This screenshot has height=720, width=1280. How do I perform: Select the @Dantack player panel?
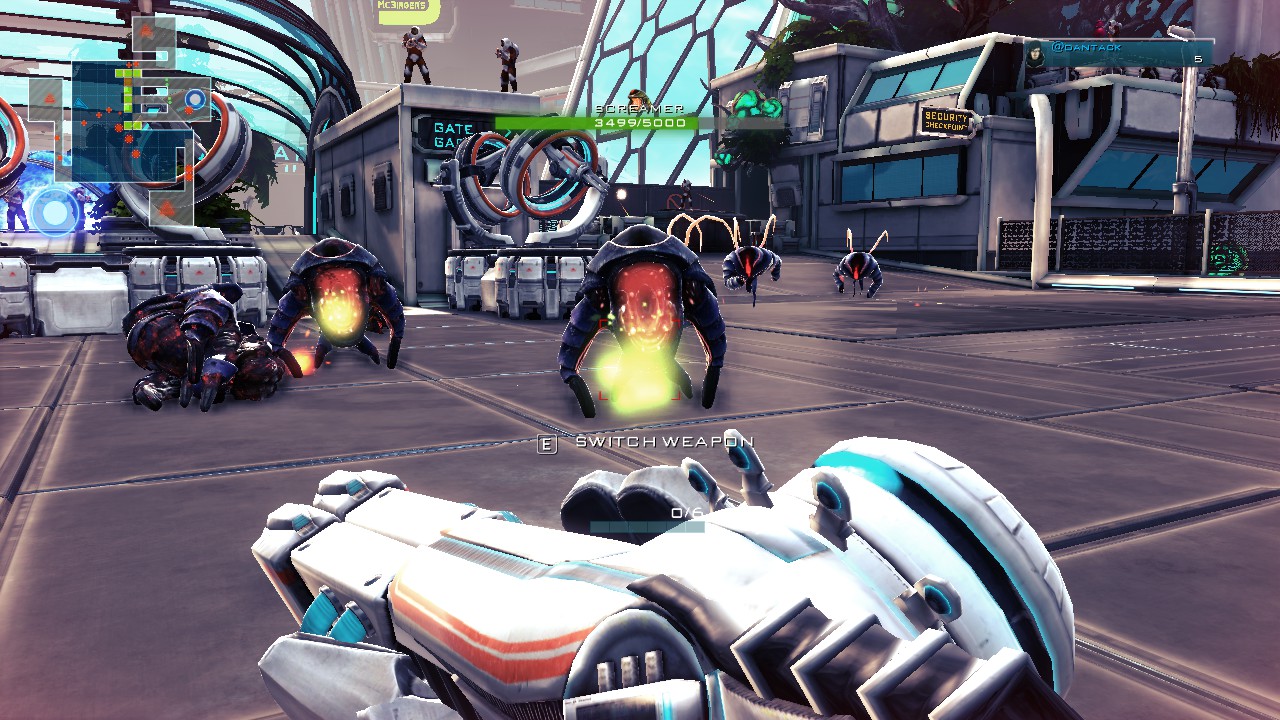click(1118, 53)
